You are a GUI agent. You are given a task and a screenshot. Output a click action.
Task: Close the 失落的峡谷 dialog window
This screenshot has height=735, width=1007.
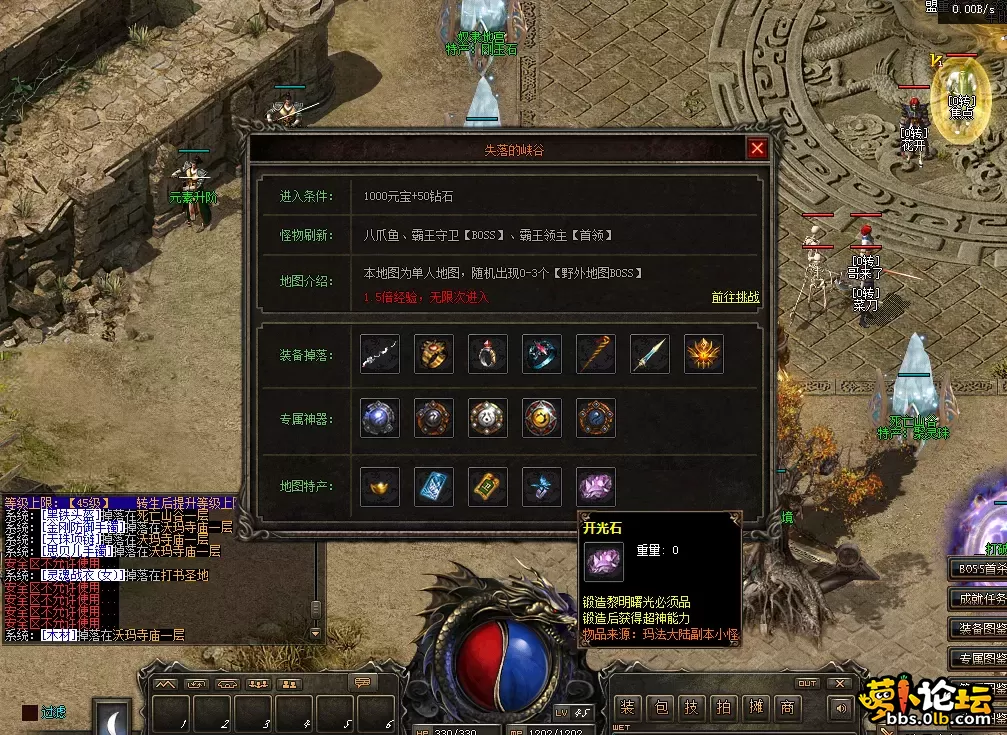[x=757, y=149]
